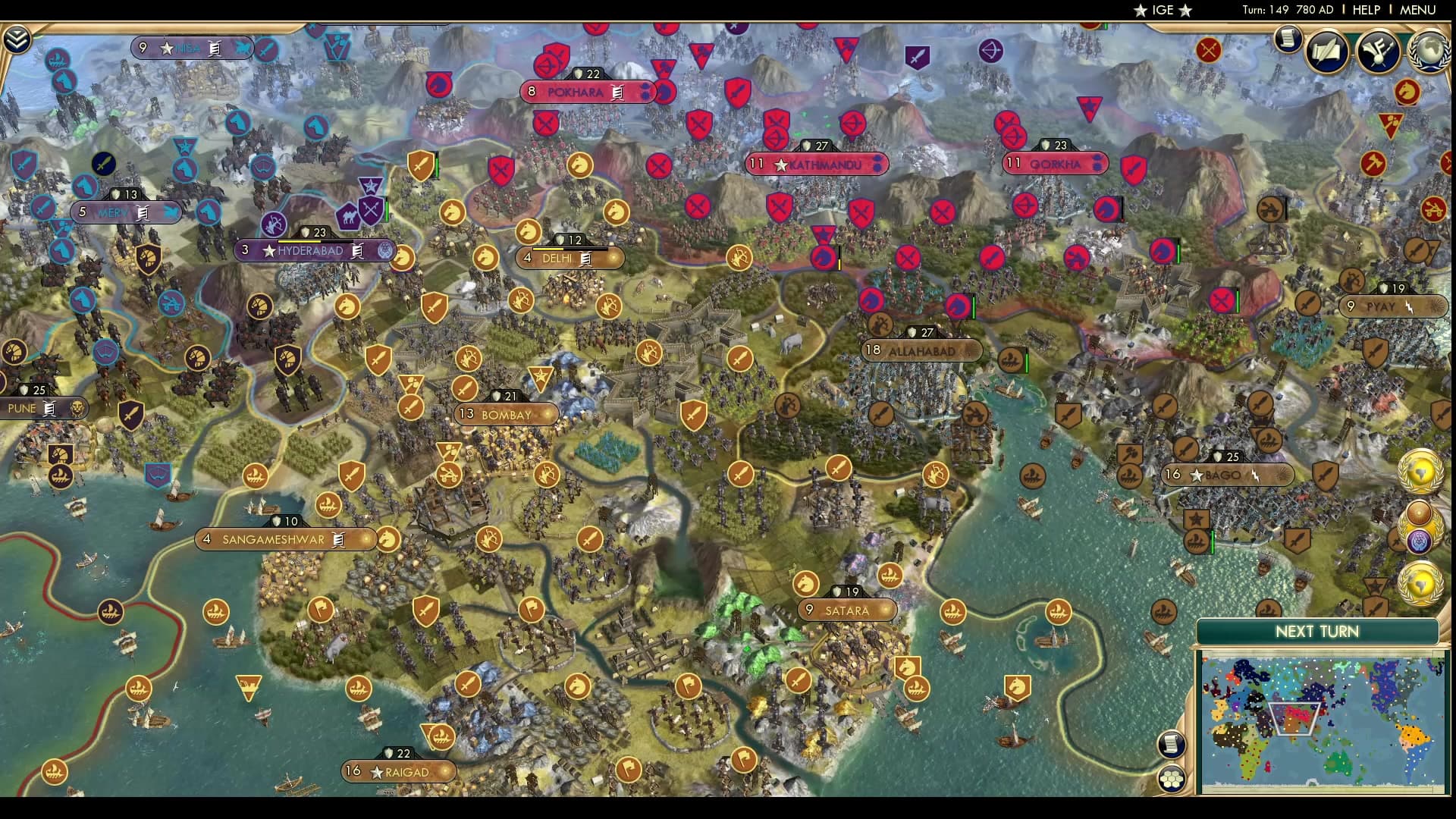Open map options scroll icon beside the minimap

1172,743
